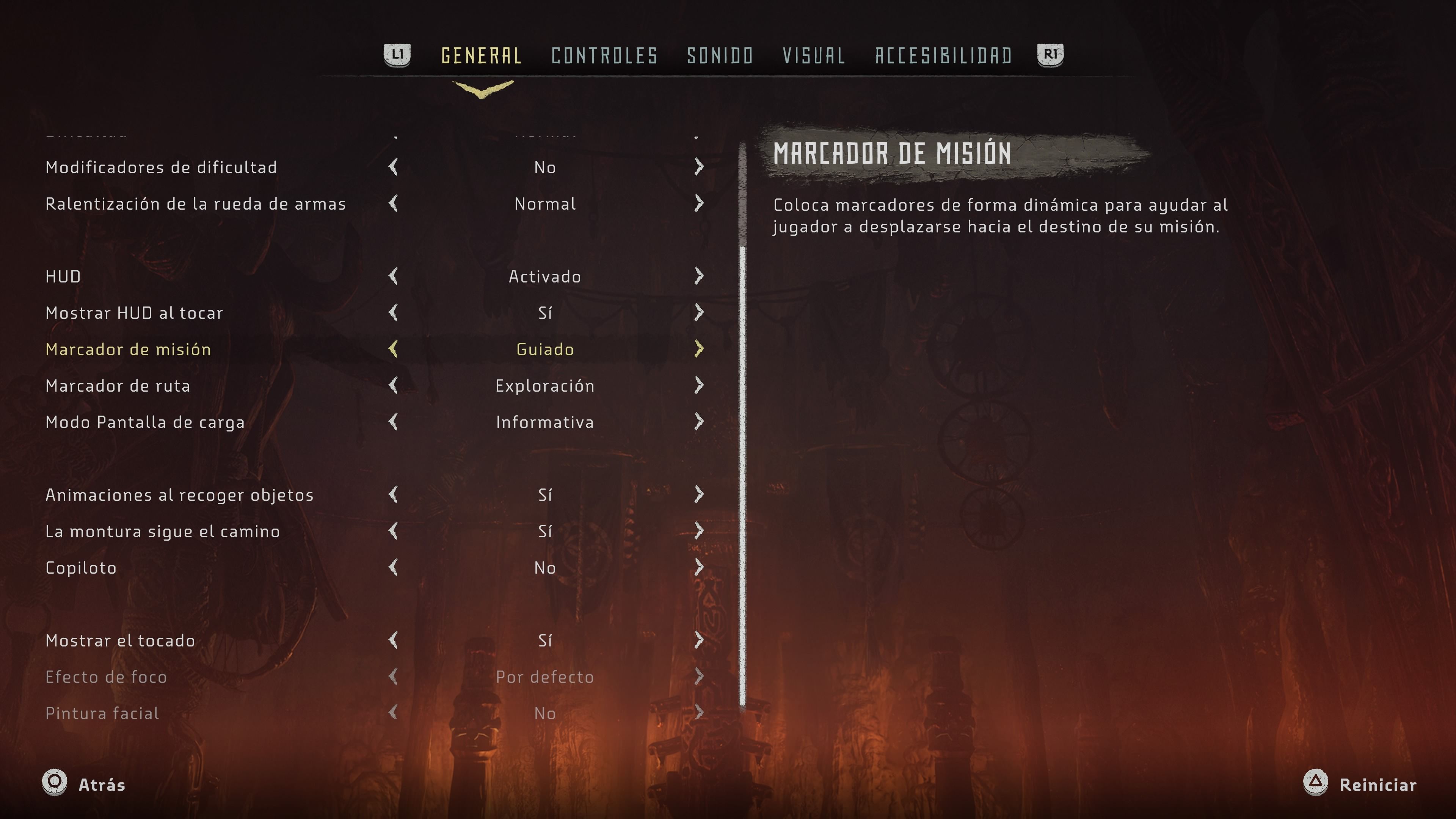Click right arrow for Modo Pantalla de carga
1456x819 pixels.
click(698, 422)
